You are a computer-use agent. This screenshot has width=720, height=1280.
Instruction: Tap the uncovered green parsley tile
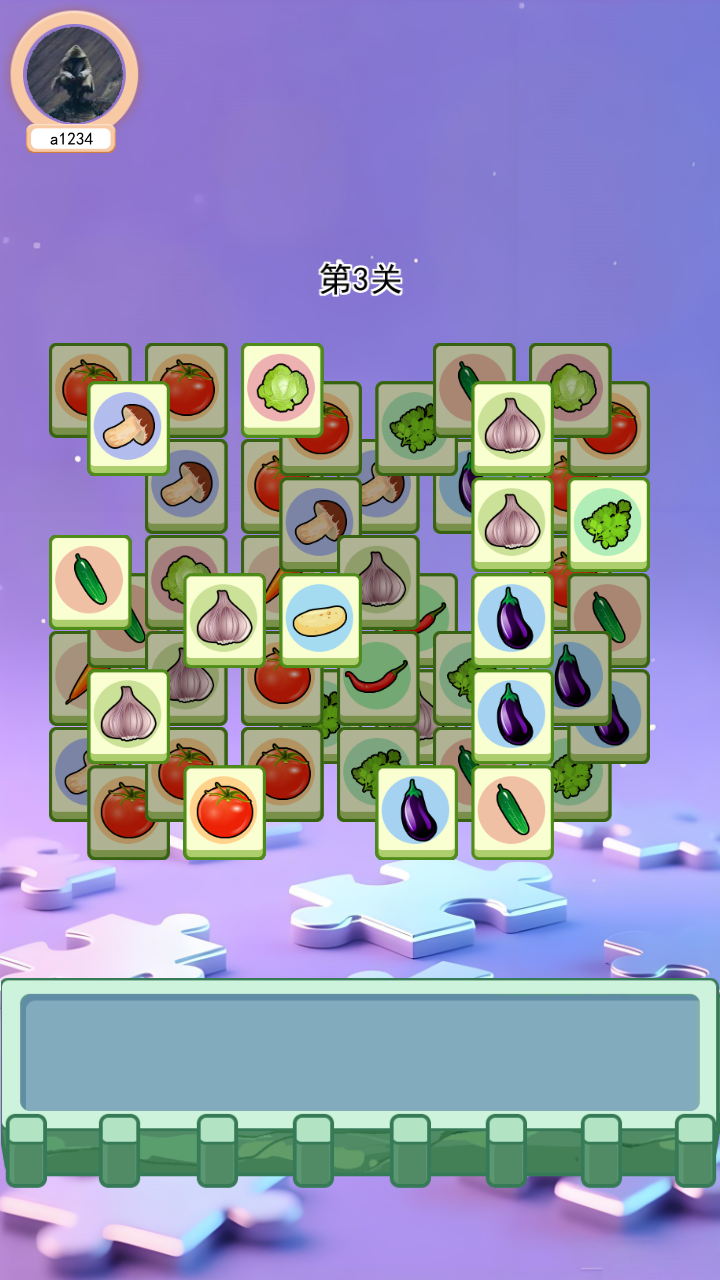(x=608, y=524)
